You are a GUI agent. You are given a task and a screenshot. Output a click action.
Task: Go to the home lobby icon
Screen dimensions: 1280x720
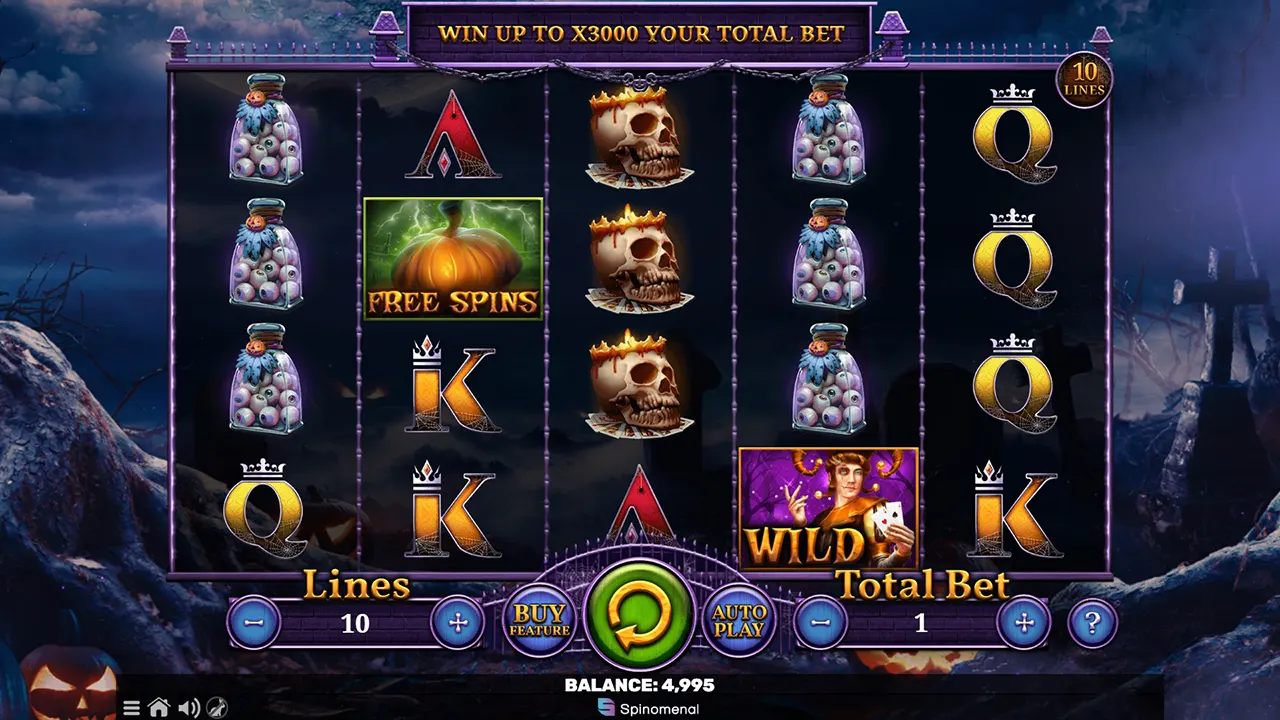pyautogui.click(x=158, y=708)
